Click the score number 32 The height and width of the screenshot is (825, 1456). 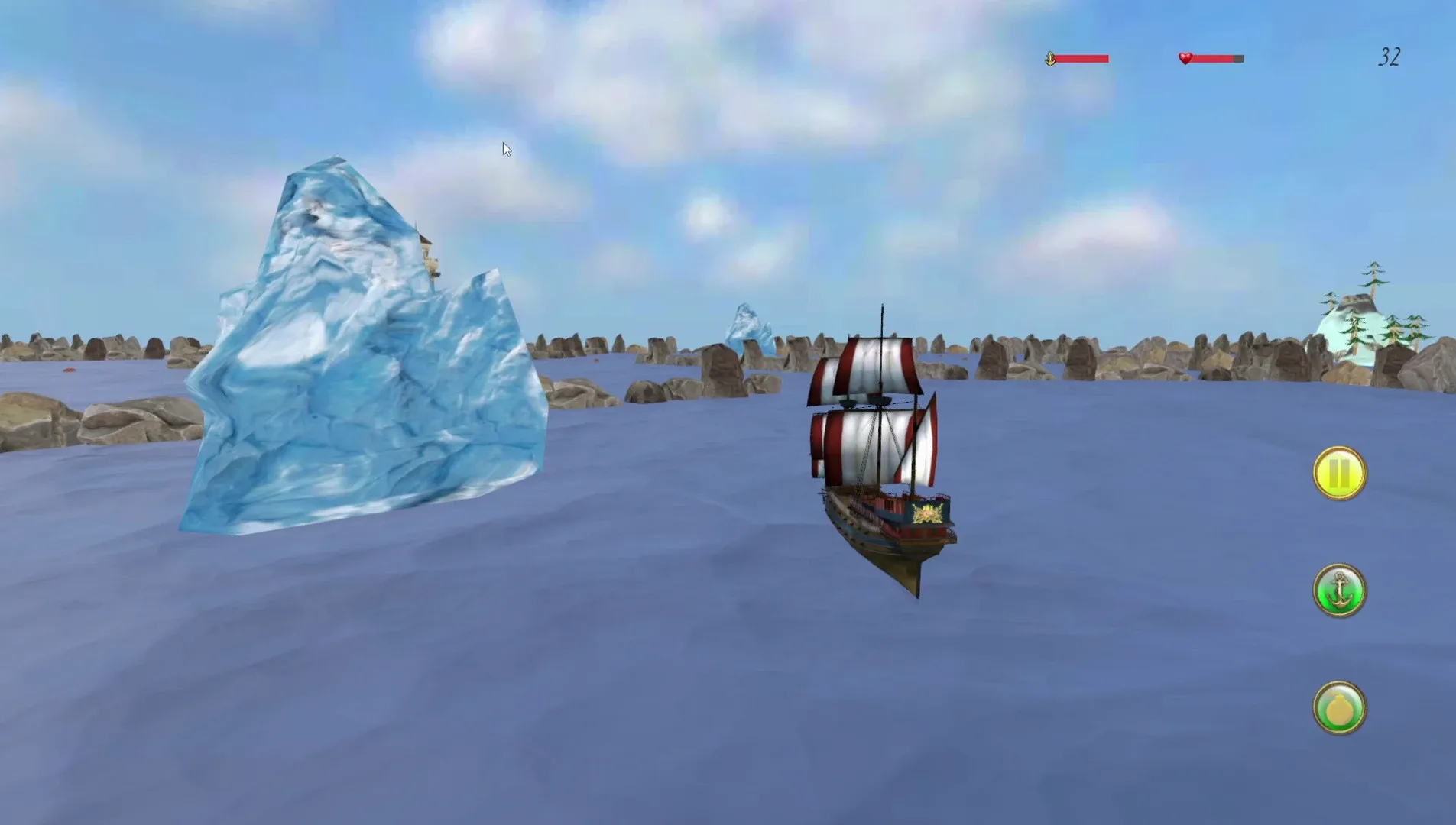[x=1391, y=57]
